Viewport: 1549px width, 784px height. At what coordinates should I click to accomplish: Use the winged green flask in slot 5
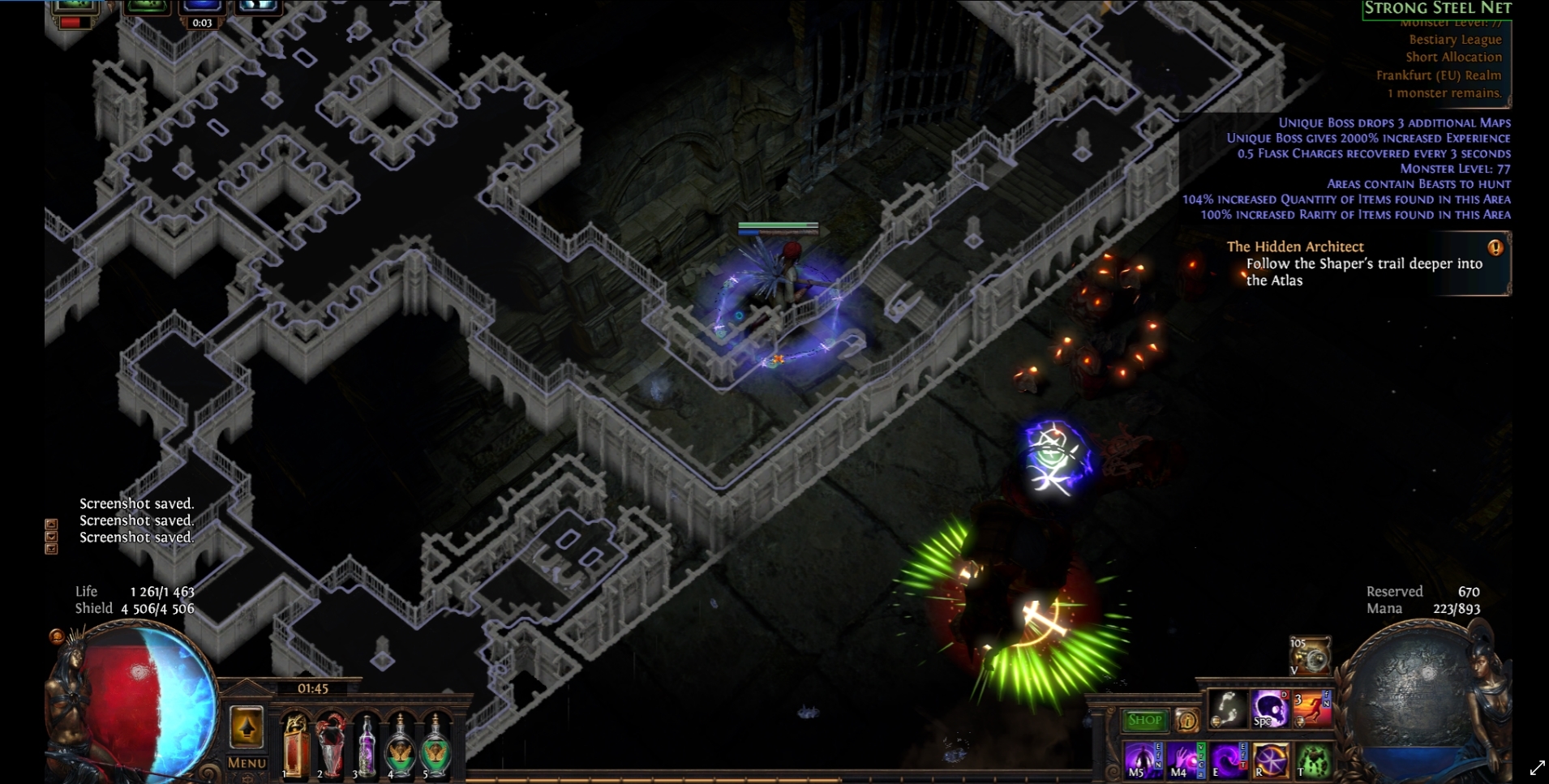[x=436, y=744]
